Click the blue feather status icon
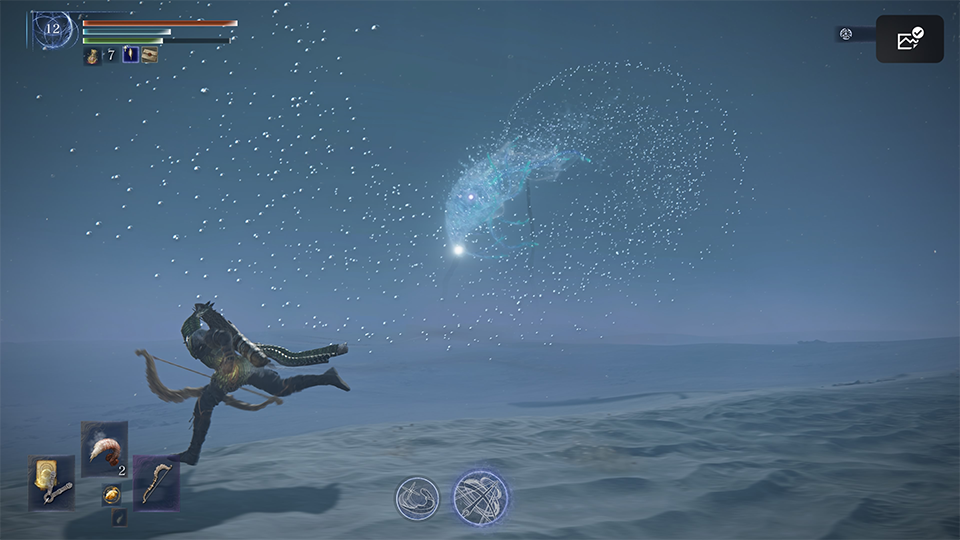 point(130,55)
